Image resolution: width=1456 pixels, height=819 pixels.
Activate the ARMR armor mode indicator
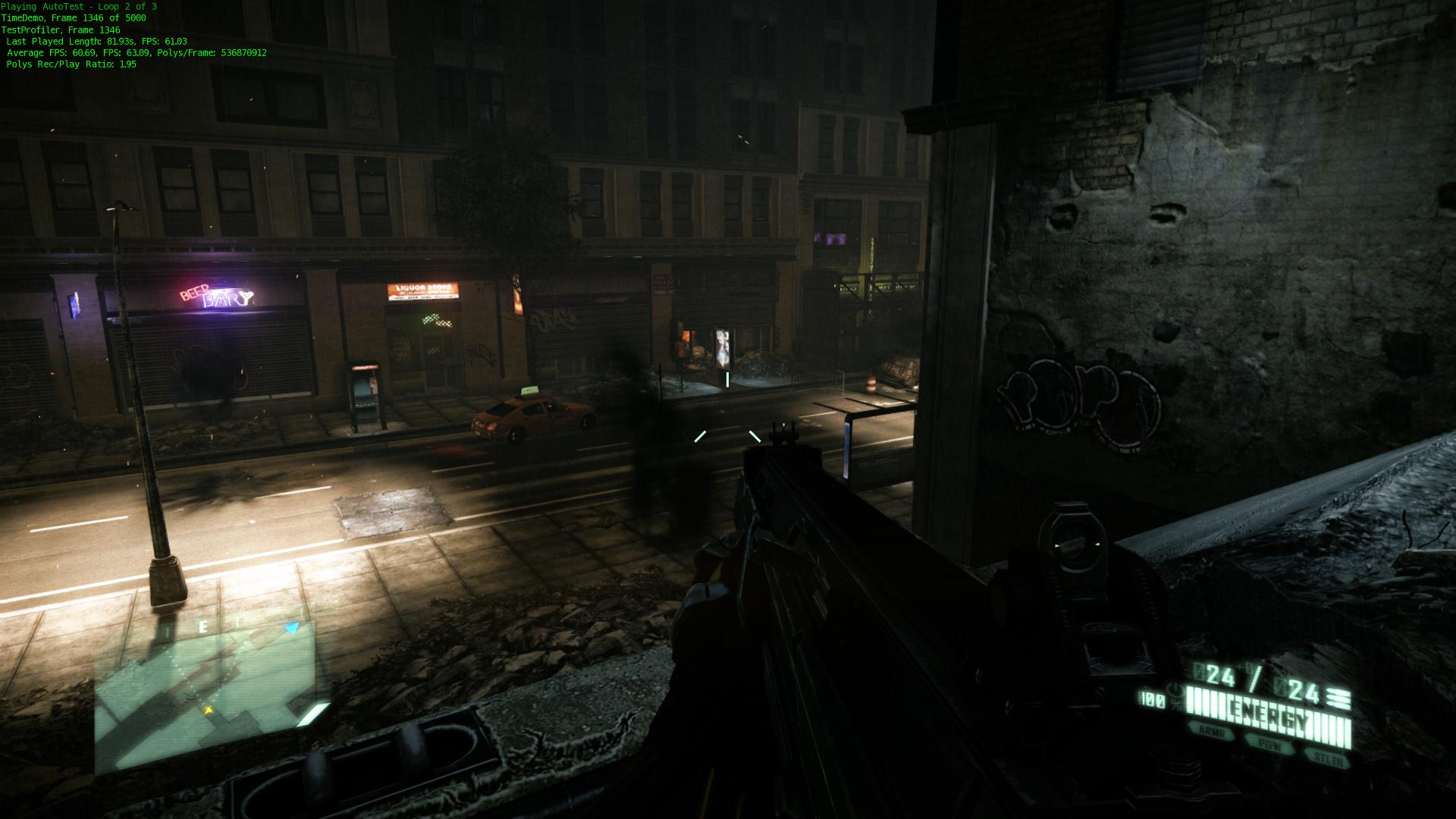coord(1212,732)
